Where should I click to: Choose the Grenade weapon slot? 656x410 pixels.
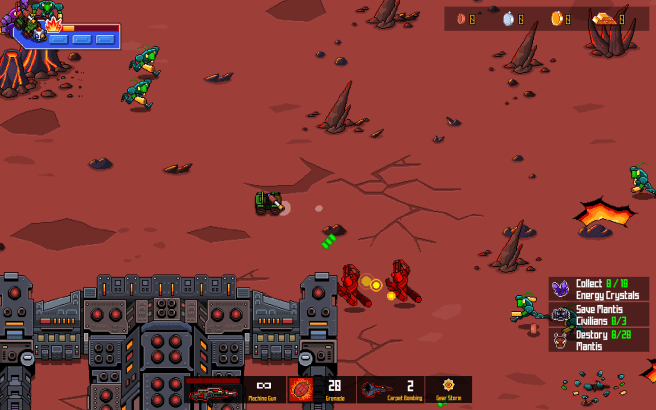point(301,388)
